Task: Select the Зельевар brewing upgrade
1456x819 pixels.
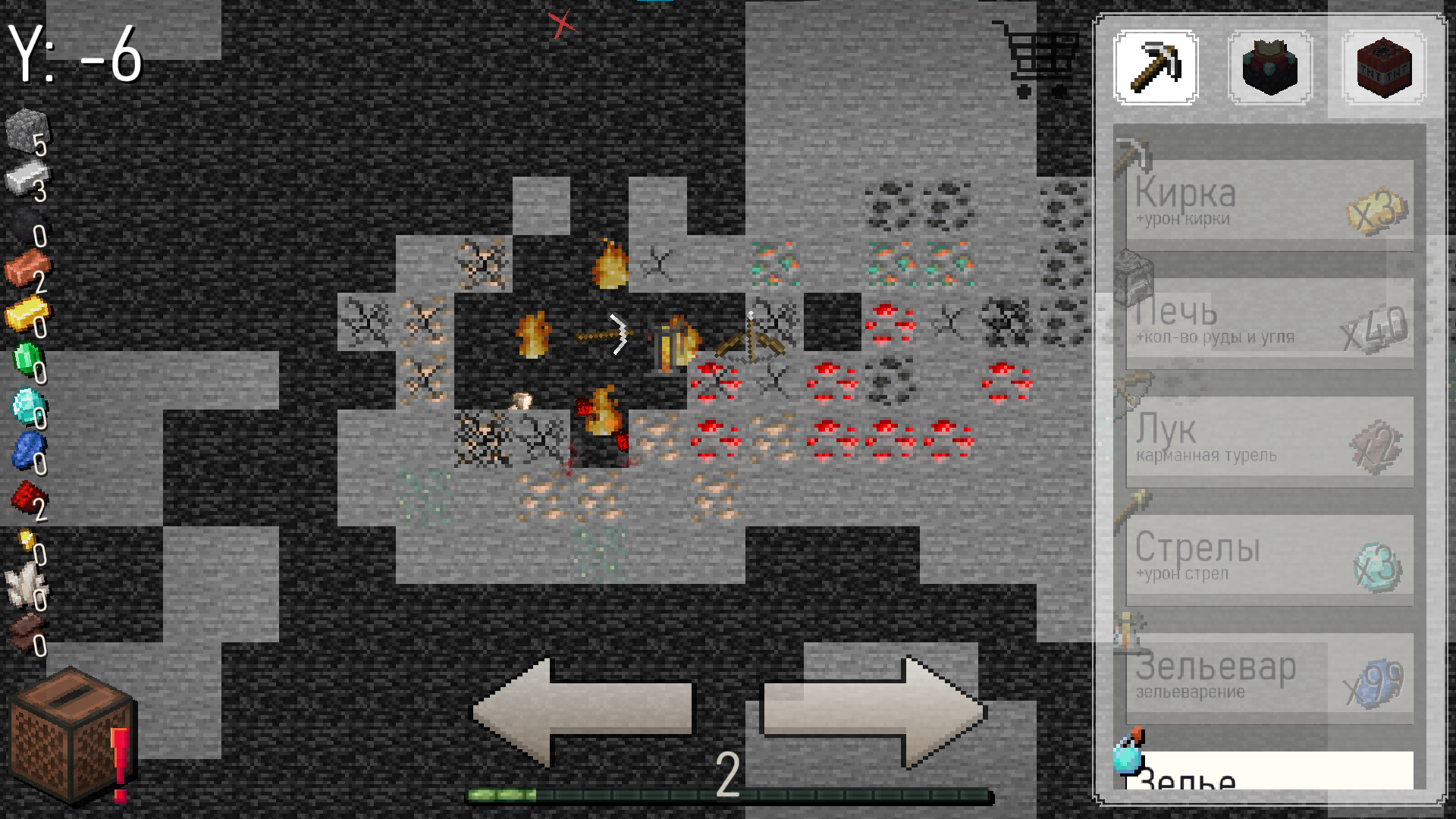Action: coord(1266,677)
